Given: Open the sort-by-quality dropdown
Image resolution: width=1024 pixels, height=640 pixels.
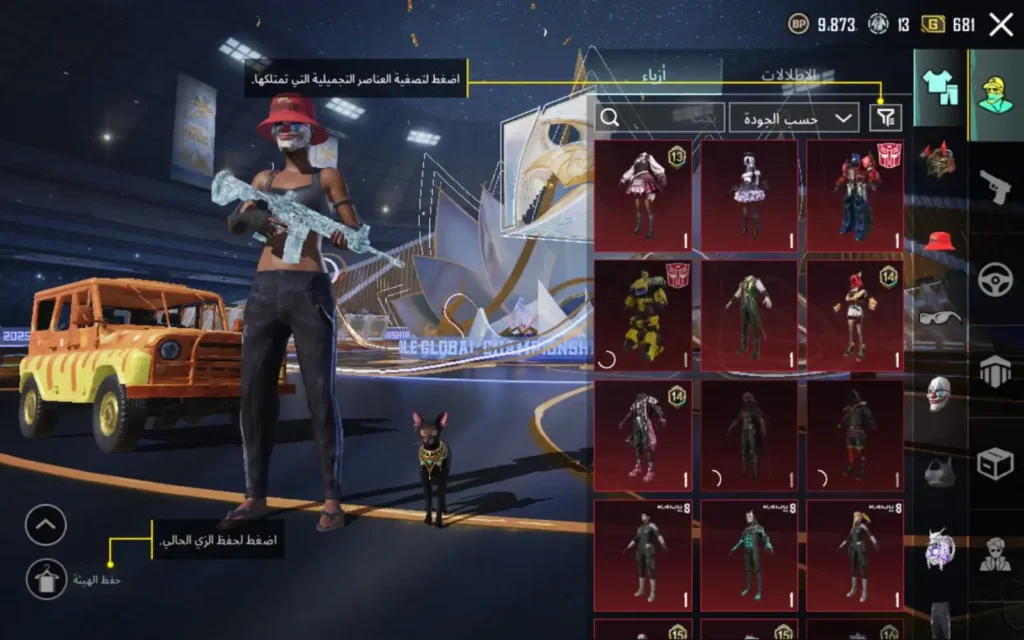Looking at the screenshot, I should 794,118.
